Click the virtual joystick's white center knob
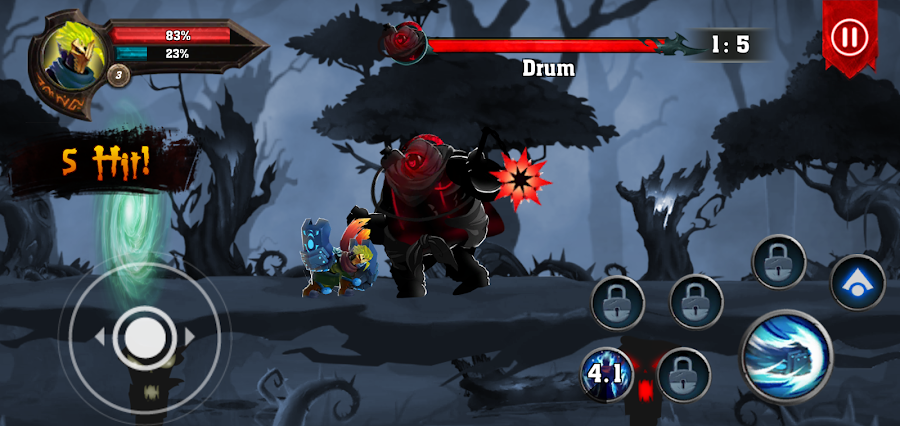Viewport: 900px width, 426px height. [x=145, y=338]
